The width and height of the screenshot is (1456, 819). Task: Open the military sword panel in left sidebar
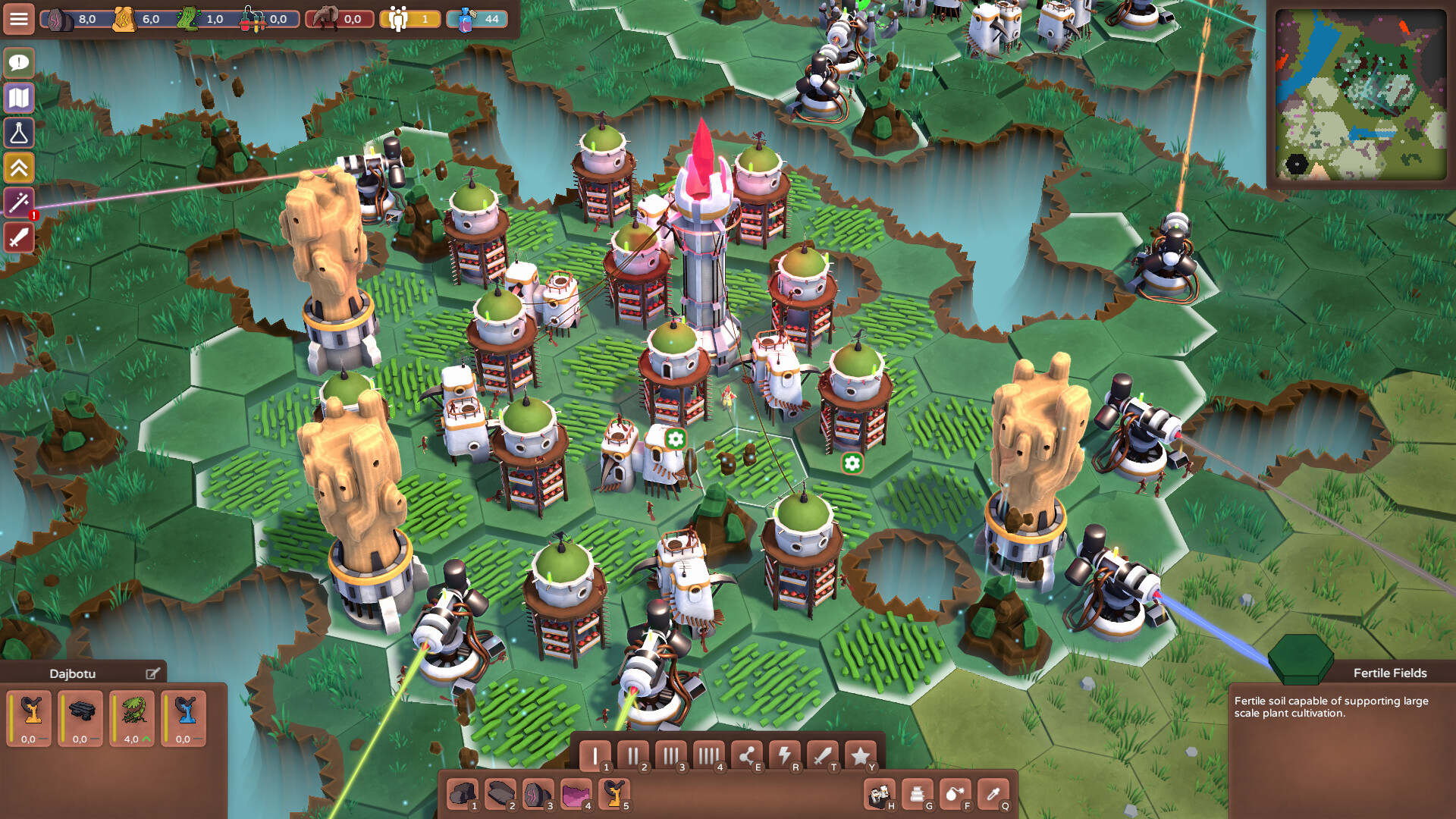tap(19, 237)
